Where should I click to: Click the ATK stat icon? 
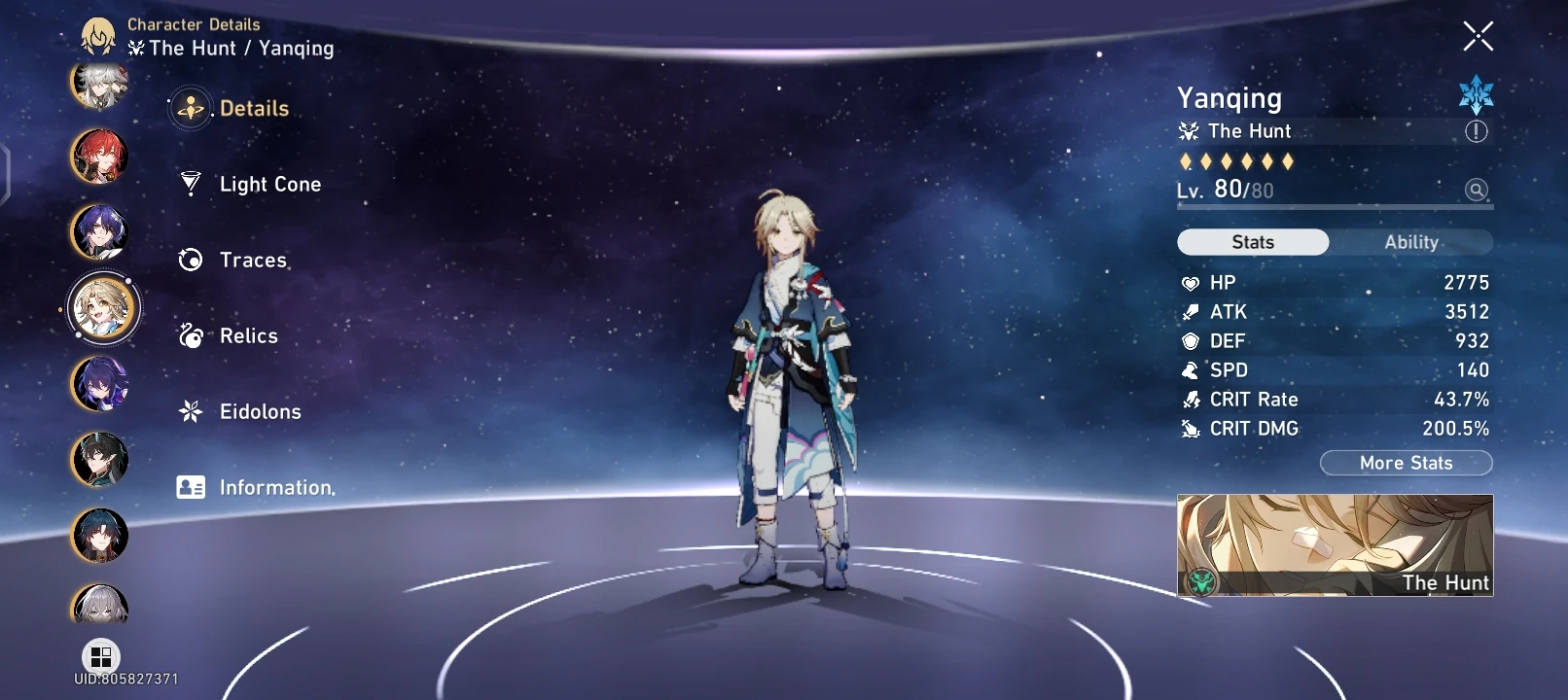click(x=1189, y=311)
